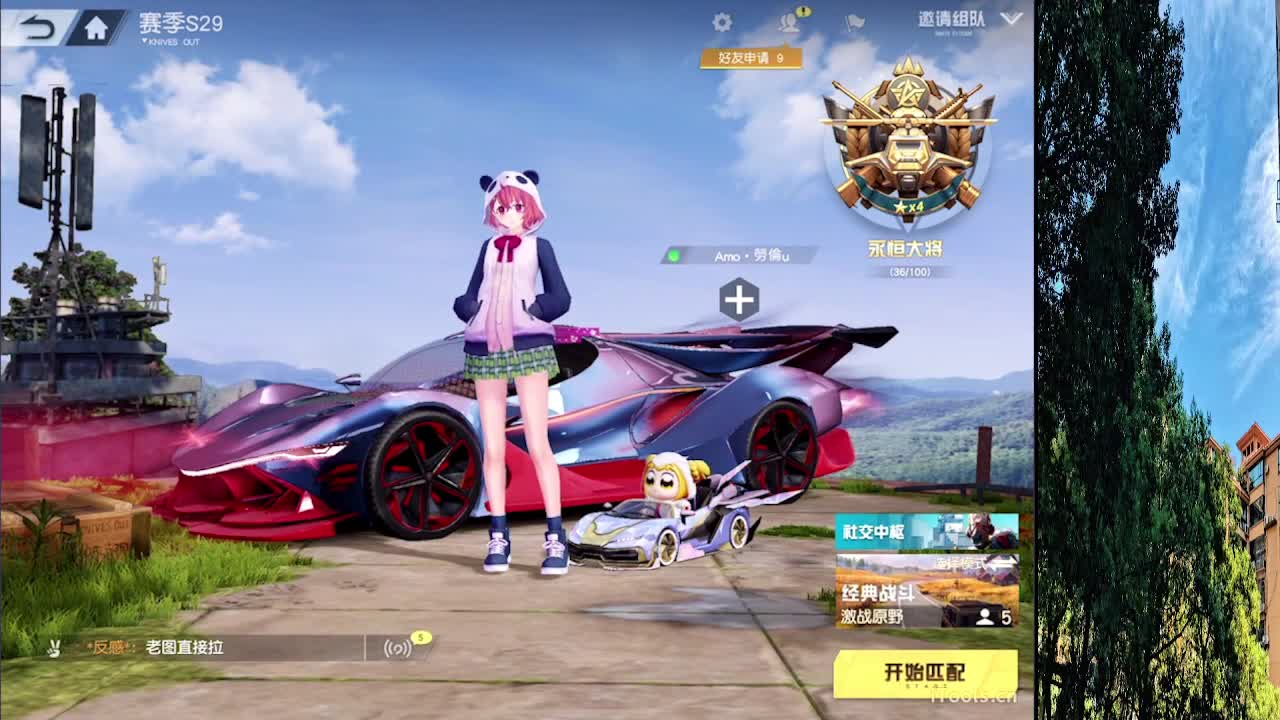Image resolution: width=1280 pixels, height=720 pixels.
Task: Click the plus icon to add a teammate
Action: [740, 296]
